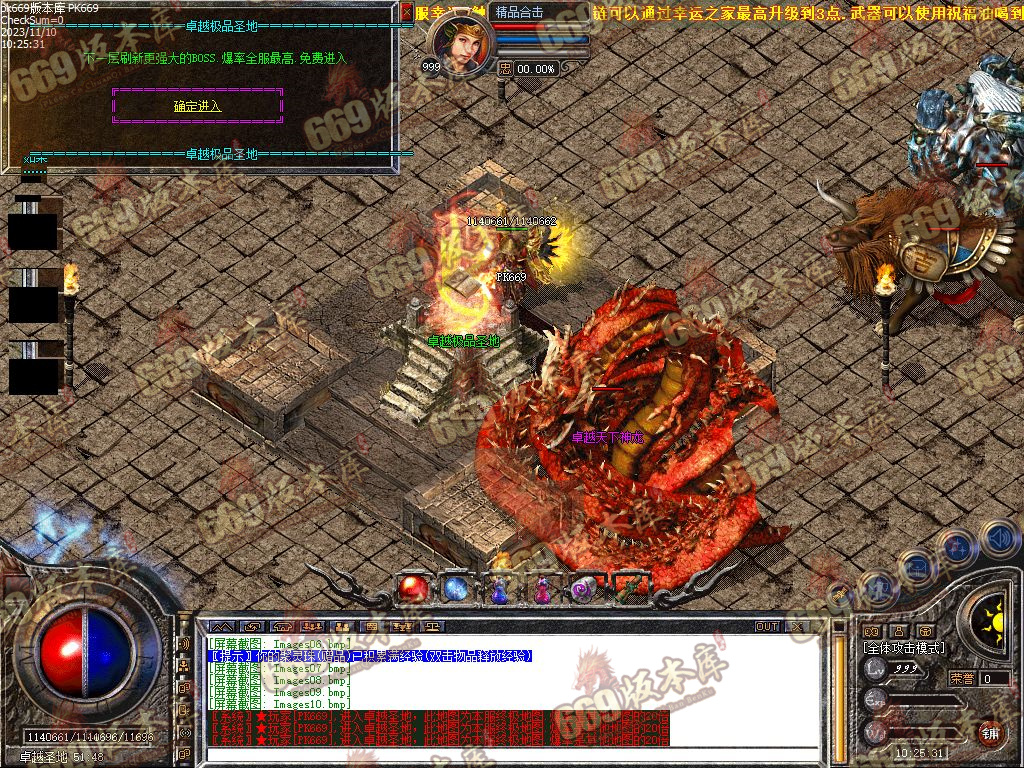Click the OUT button above the chat box
Viewport: 1024px width, 768px height.
click(x=767, y=627)
